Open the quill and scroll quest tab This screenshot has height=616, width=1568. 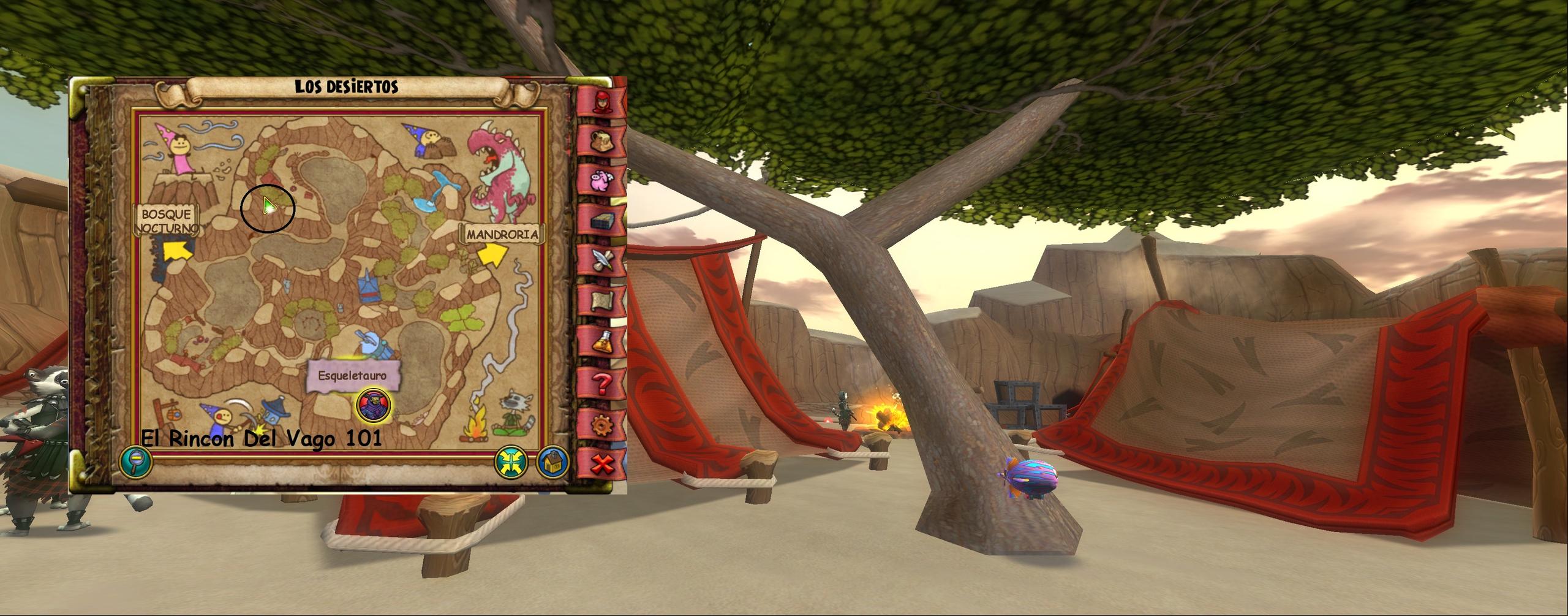click(602, 262)
